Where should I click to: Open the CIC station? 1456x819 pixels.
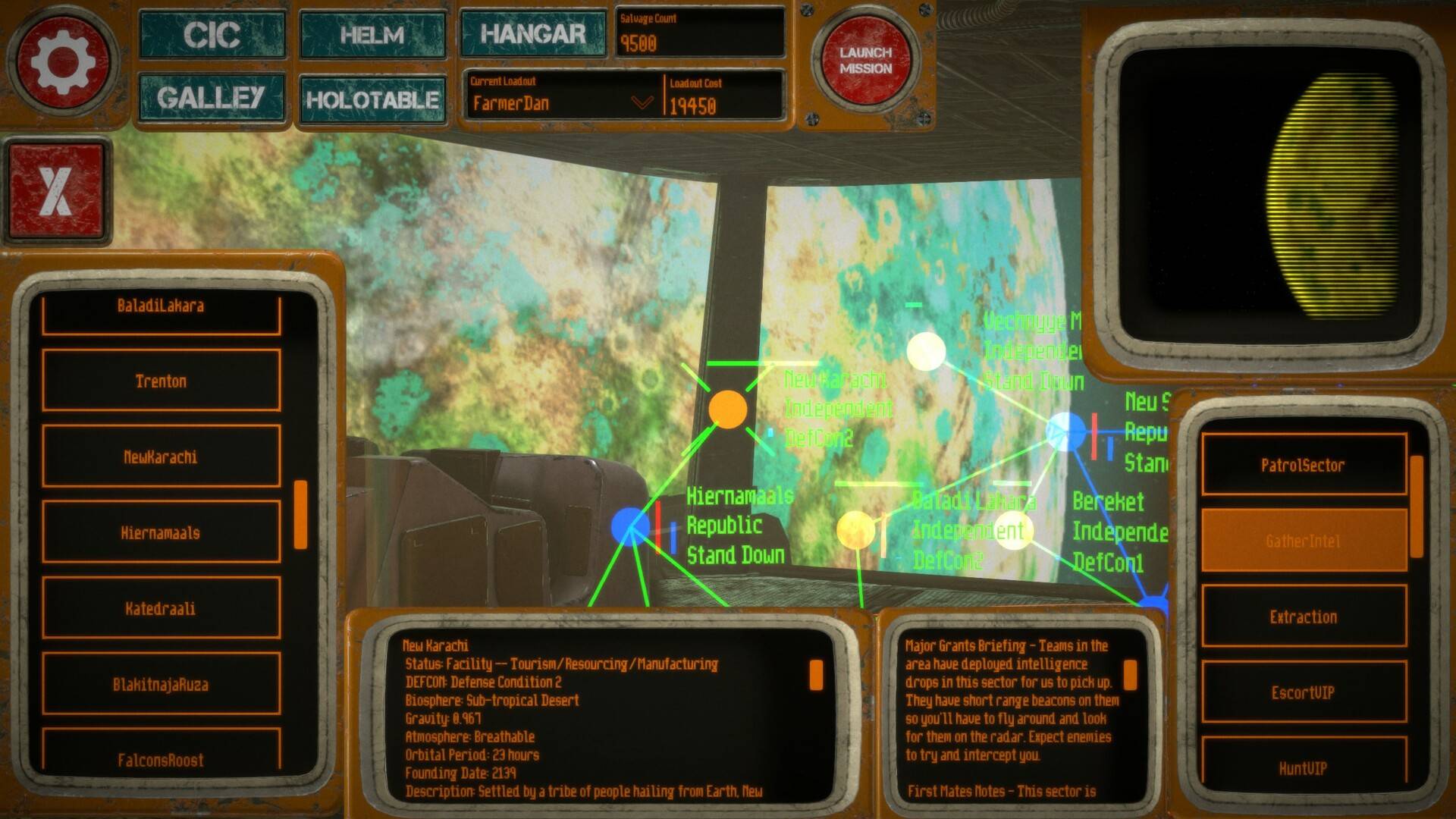click(x=212, y=35)
